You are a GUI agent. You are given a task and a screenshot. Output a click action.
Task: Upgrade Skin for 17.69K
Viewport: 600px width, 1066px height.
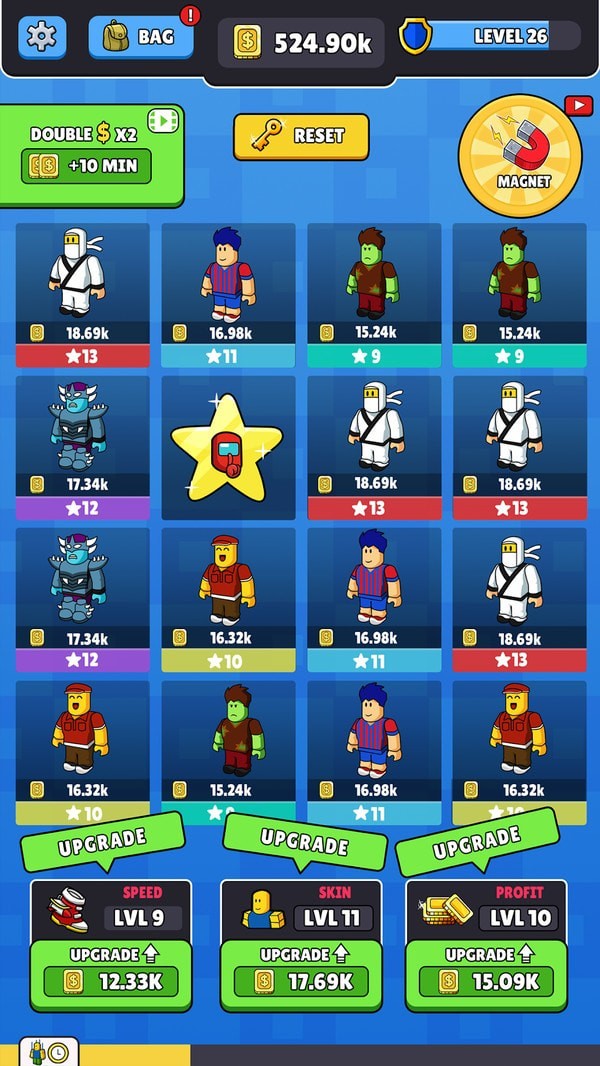click(x=301, y=980)
